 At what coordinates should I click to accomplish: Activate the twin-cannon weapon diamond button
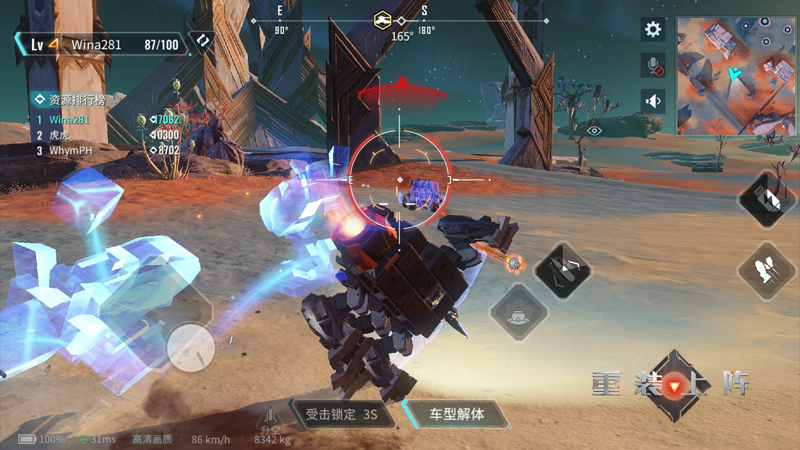coord(562,270)
